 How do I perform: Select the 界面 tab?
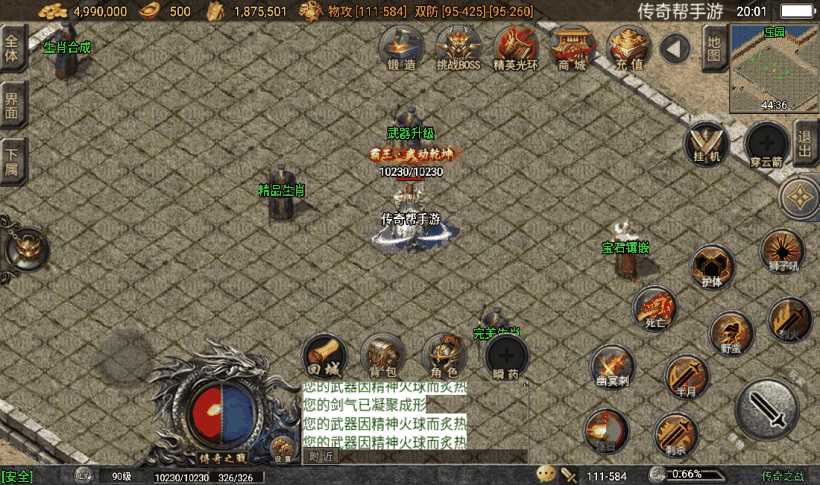[12, 106]
